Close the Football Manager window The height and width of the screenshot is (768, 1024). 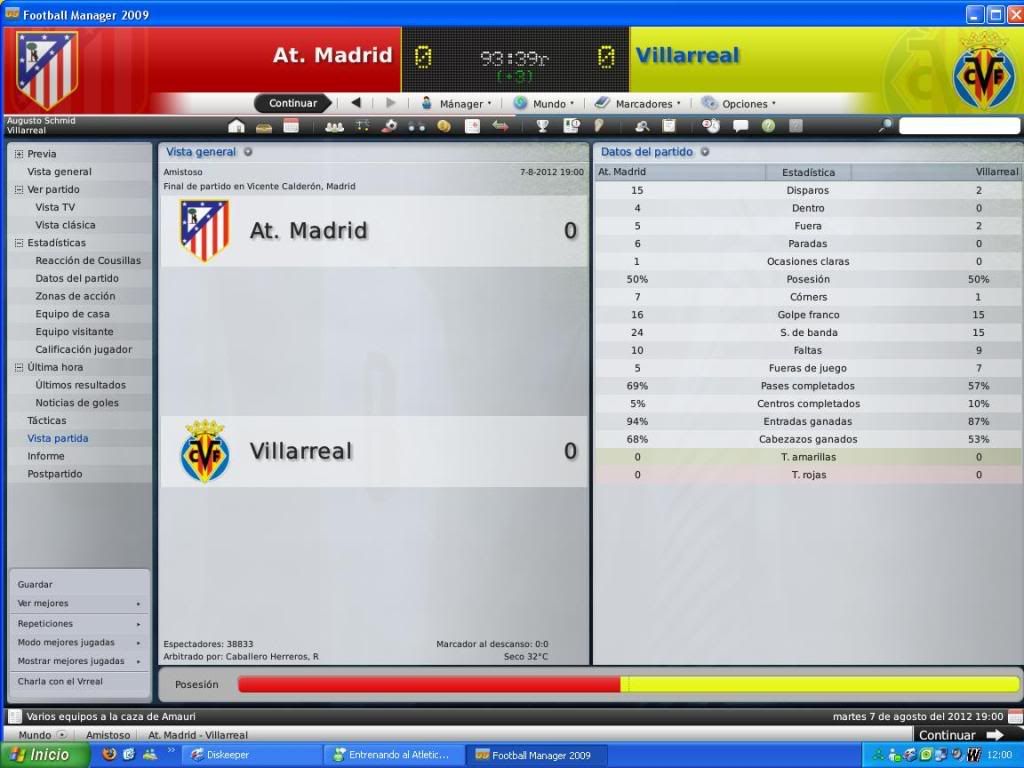pos(1013,14)
